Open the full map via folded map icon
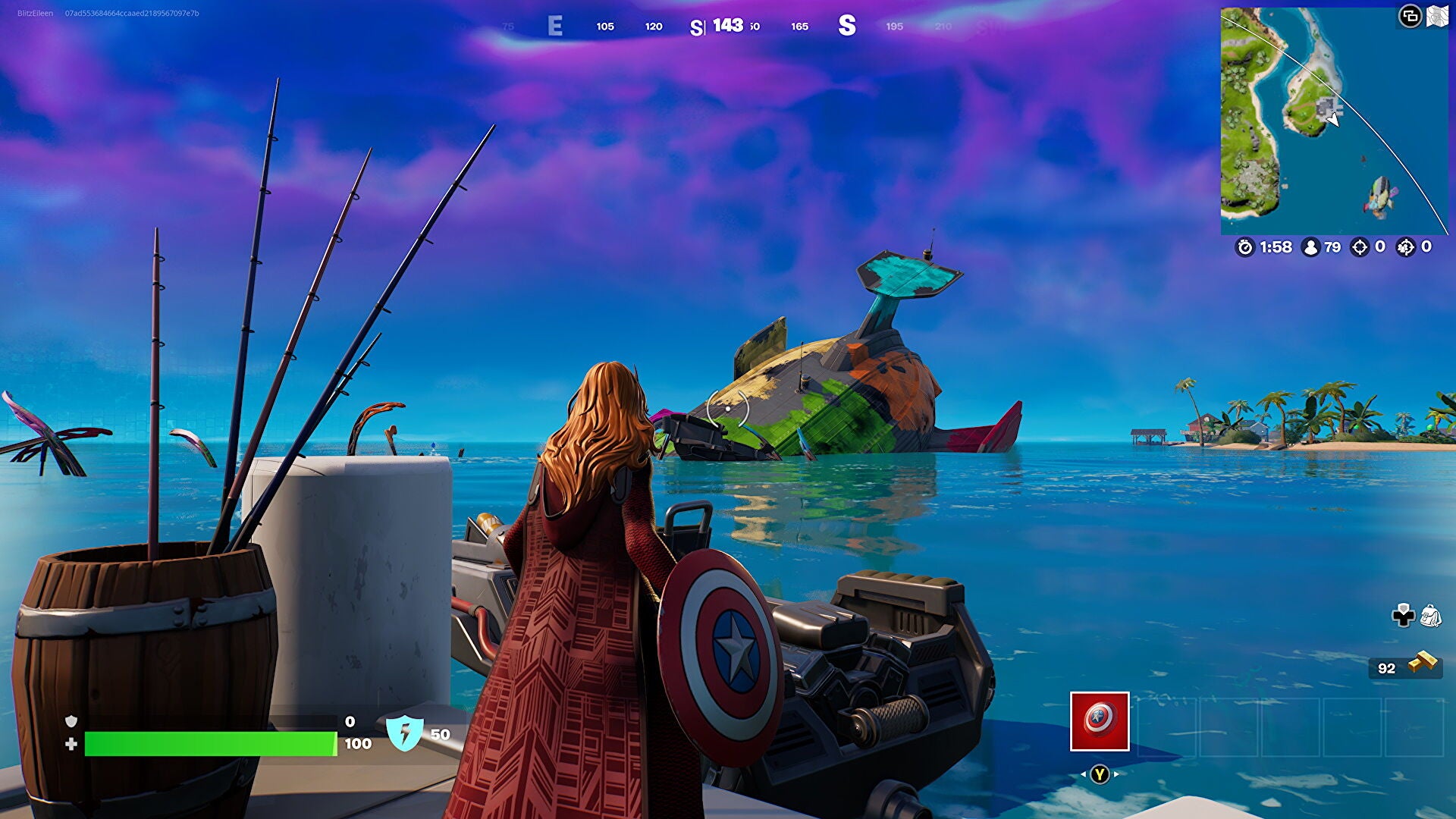Viewport: 1456px width, 819px height. [x=1437, y=16]
